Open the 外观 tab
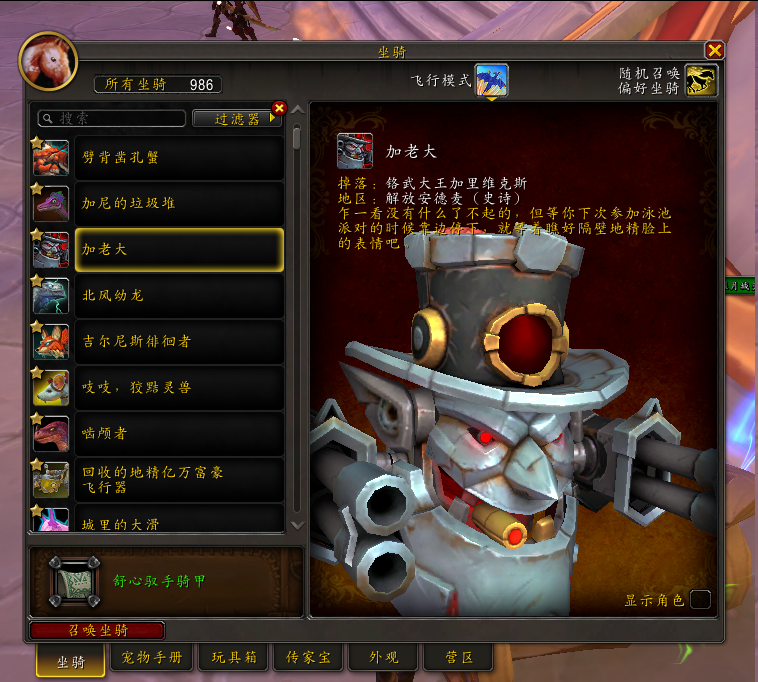The width and height of the screenshot is (758, 682). tap(383, 658)
